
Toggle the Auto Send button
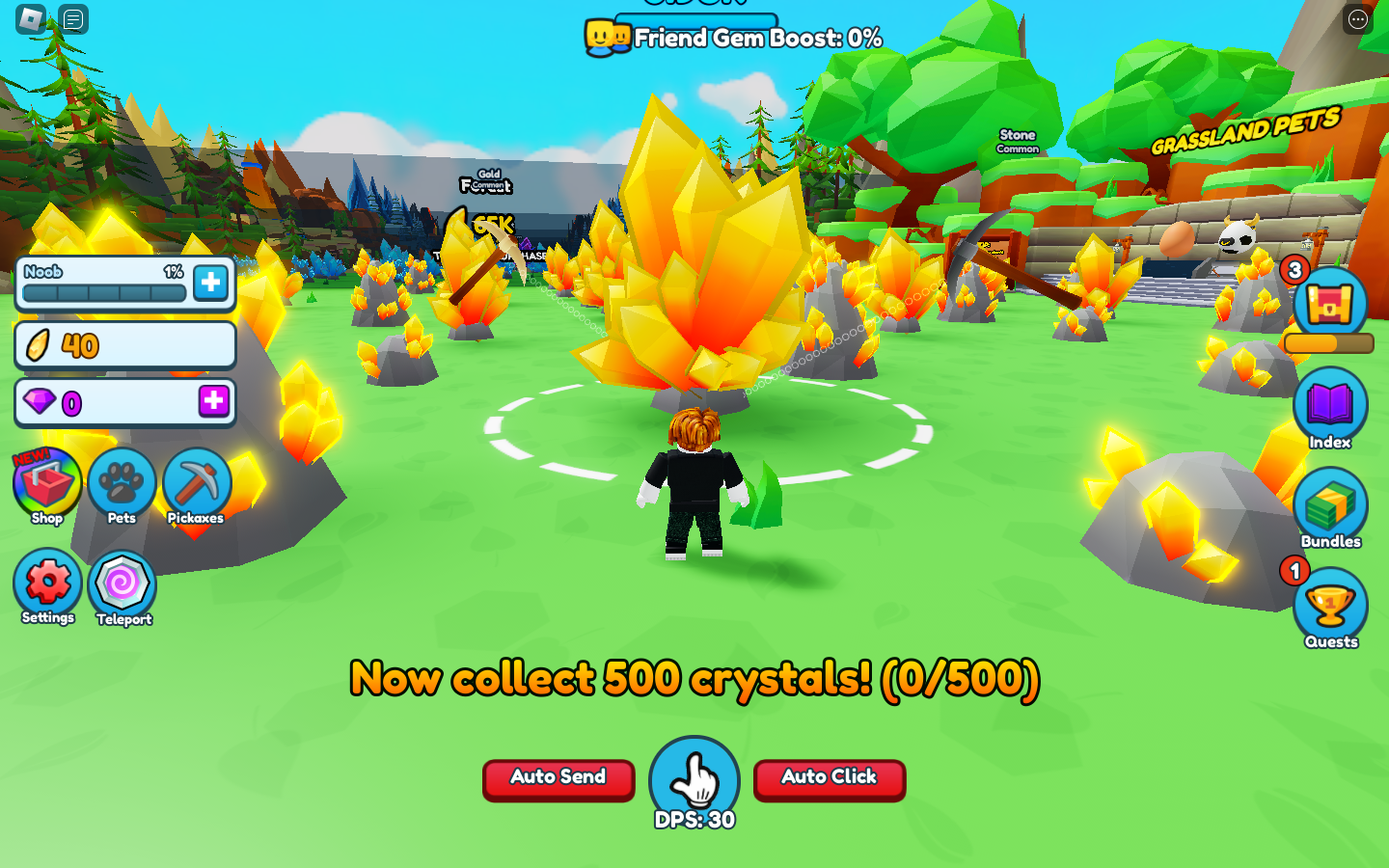[558, 778]
